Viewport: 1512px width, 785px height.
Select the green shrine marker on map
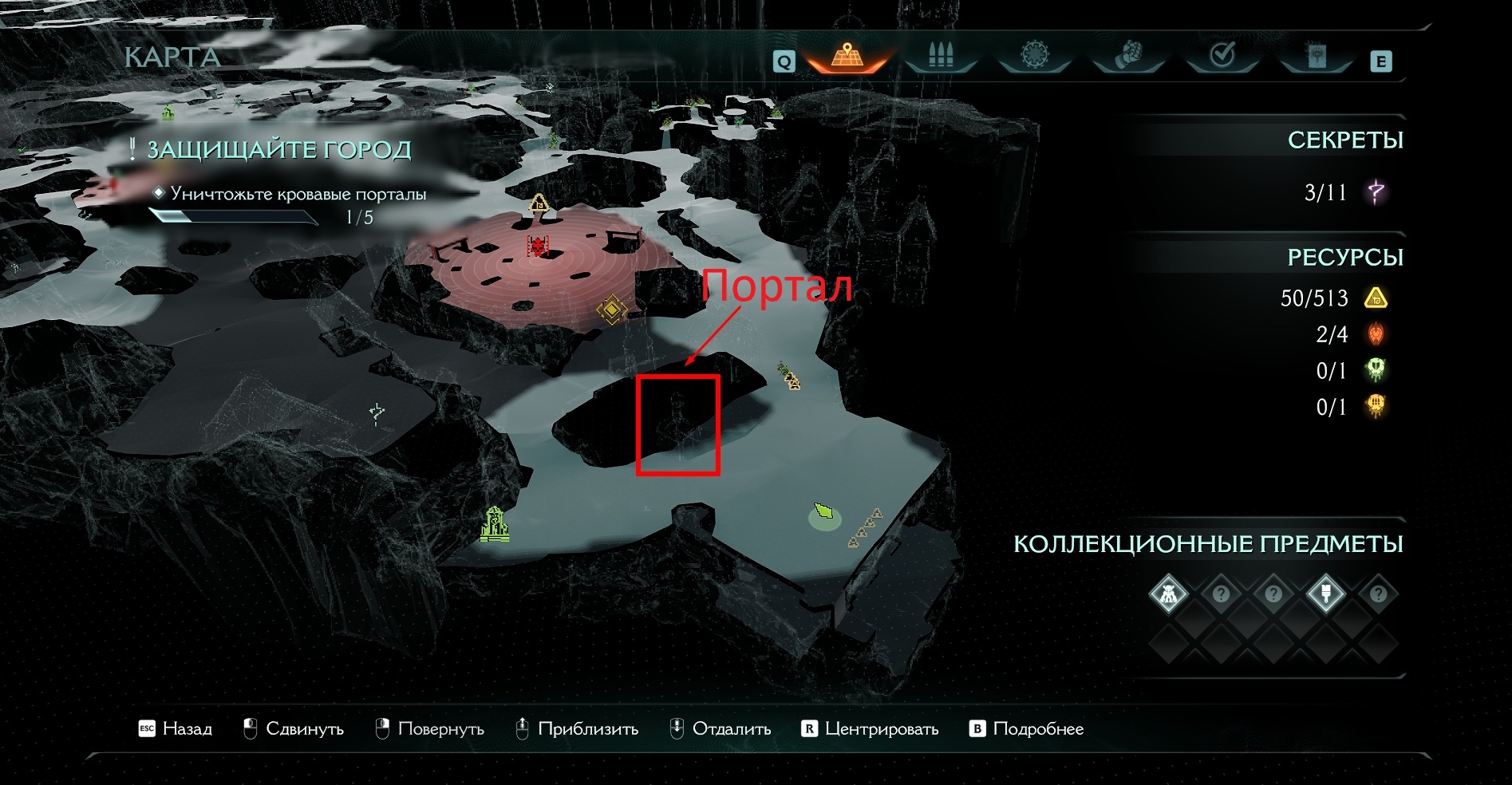[x=495, y=524]
